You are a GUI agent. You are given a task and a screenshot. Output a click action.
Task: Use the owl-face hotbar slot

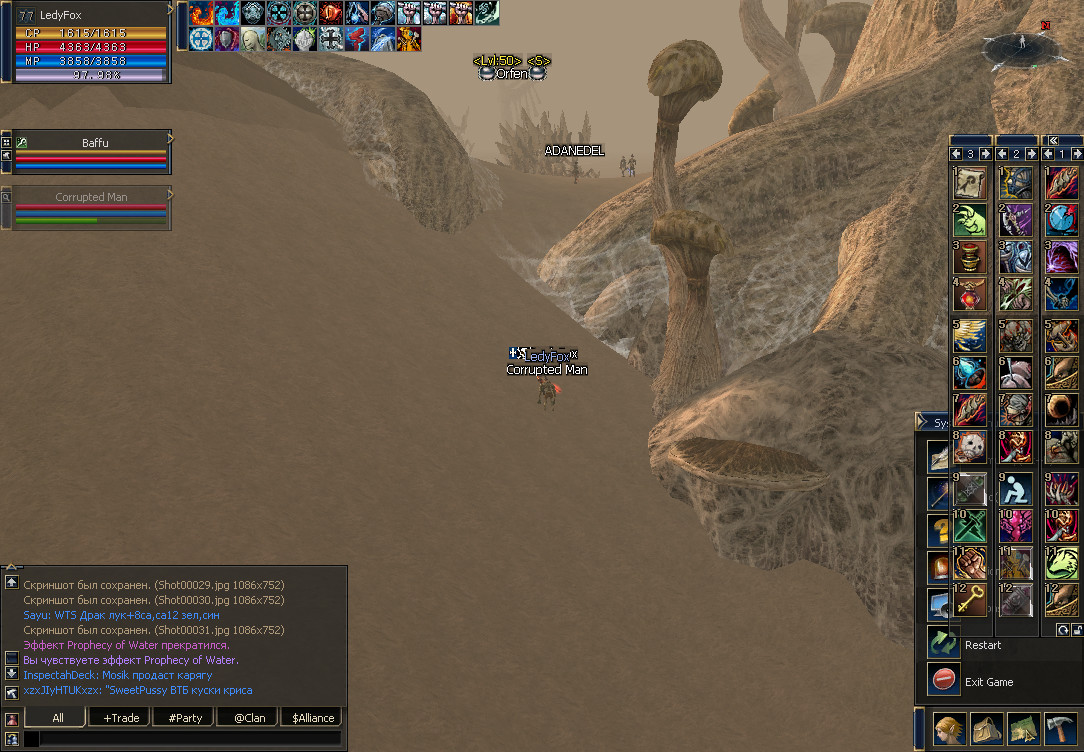click(x=970, y=447)
